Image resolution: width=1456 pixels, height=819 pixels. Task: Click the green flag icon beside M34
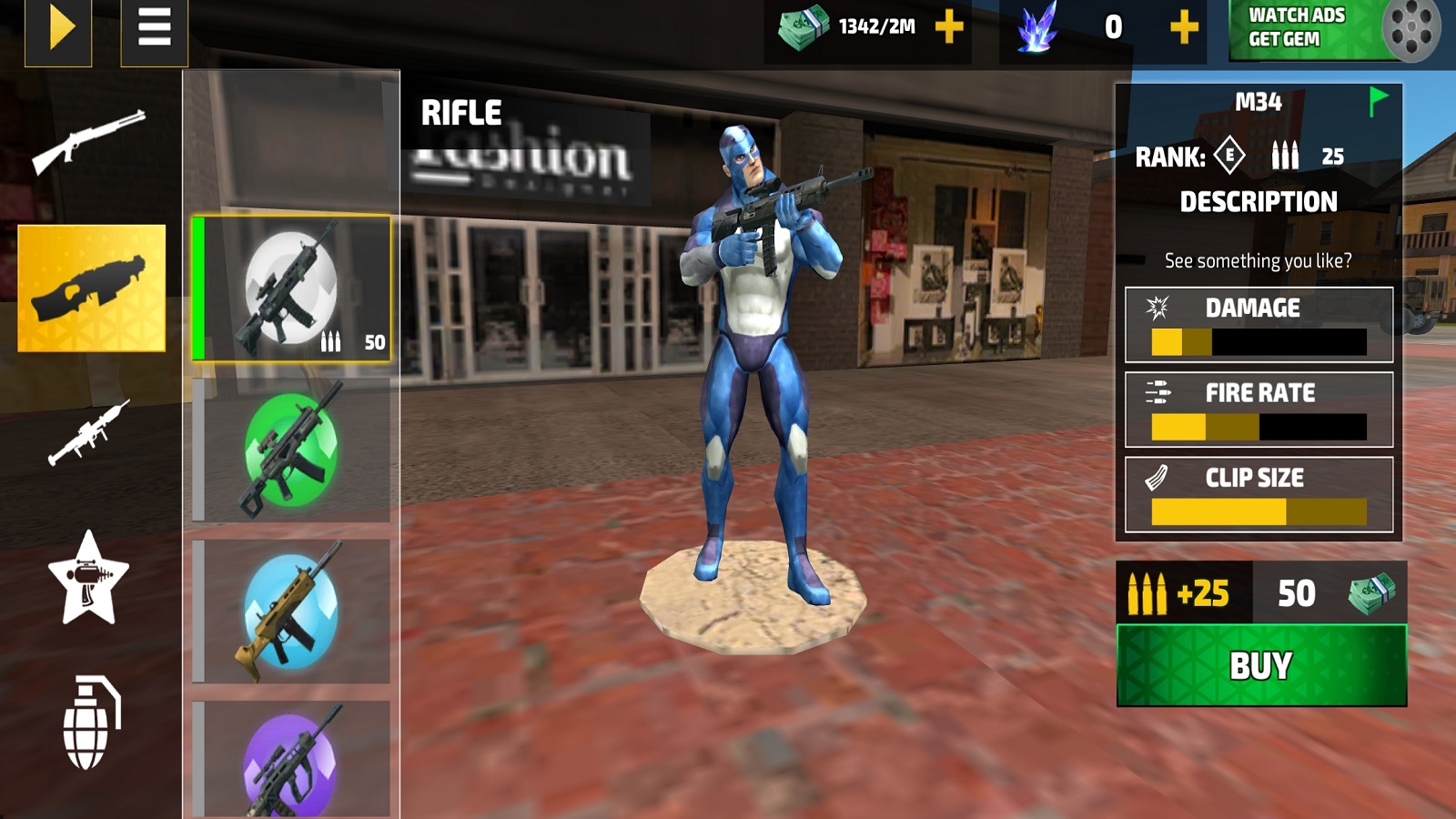[x=1378, y=100]
